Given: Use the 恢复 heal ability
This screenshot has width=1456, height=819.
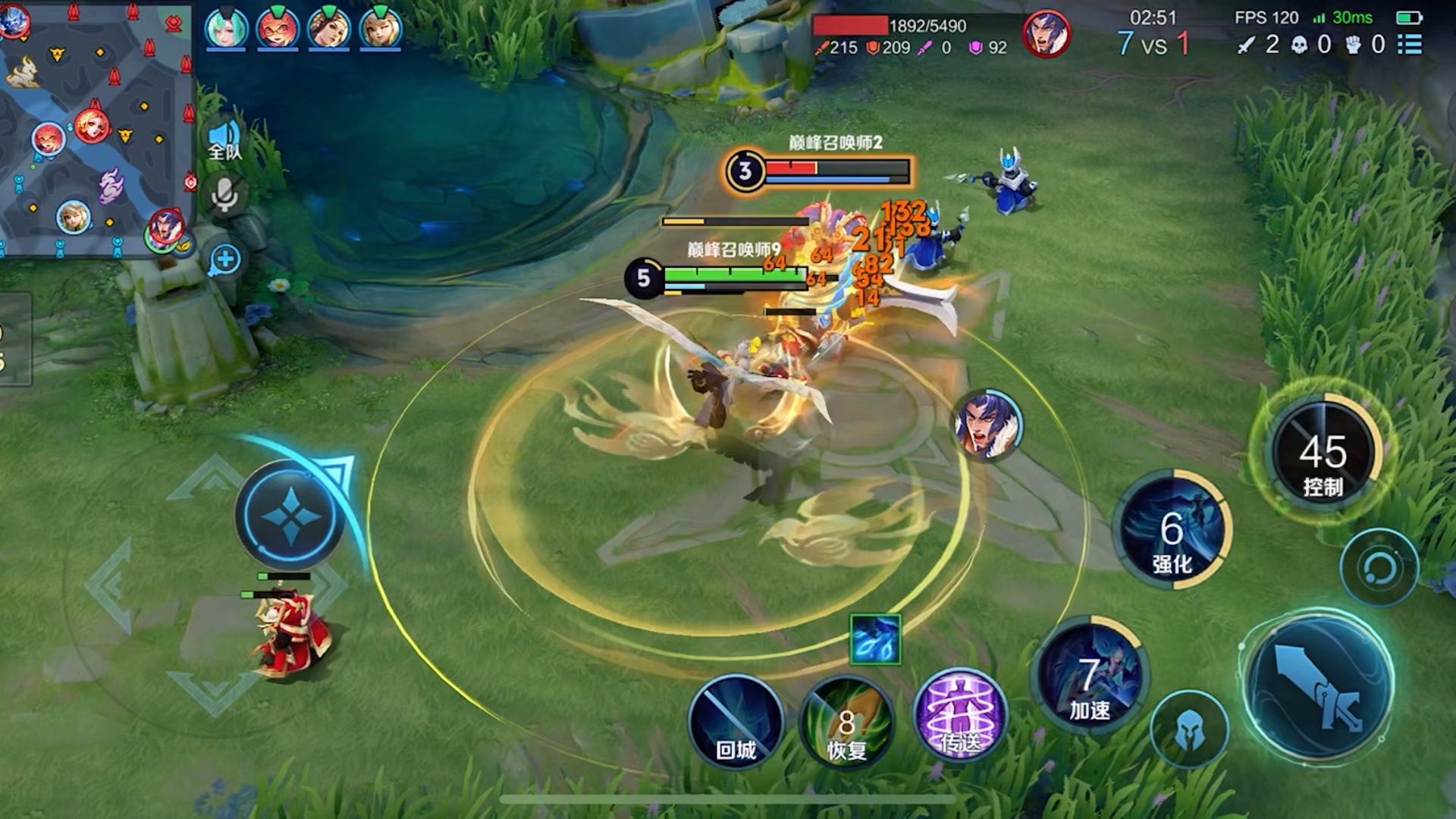Looking at the screenshot, I should pos(846,724).
